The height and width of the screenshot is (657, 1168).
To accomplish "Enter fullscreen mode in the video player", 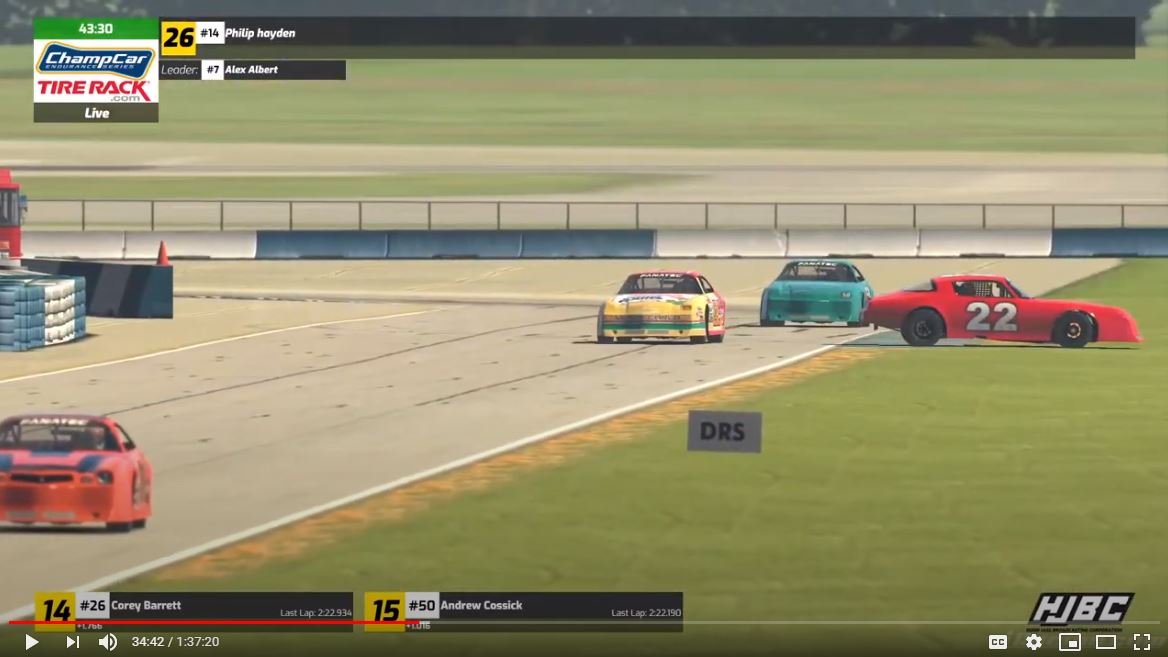I will pyautogui.click(x=1141, y=642).
